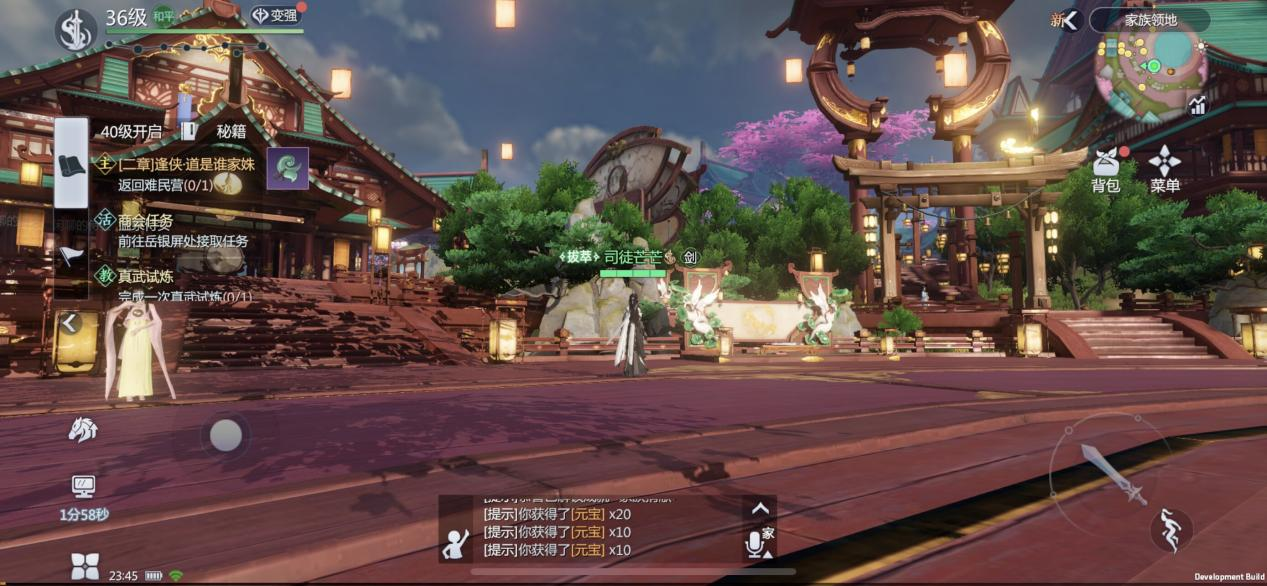Tap the dodge skill figure button
Viewport: 1267px width, 586px height.
pos(1170,530)
